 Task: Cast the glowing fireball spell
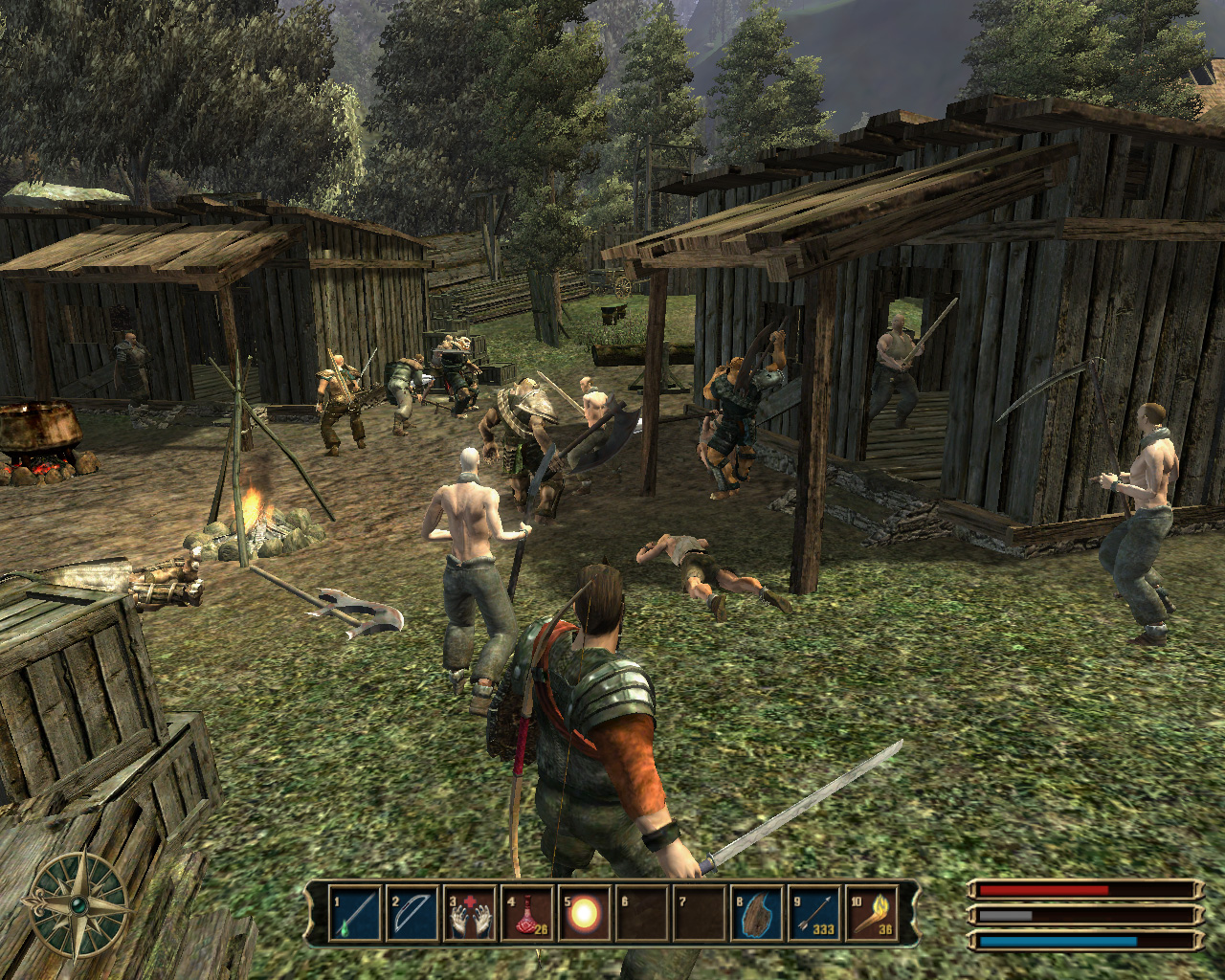click(585, 914)
